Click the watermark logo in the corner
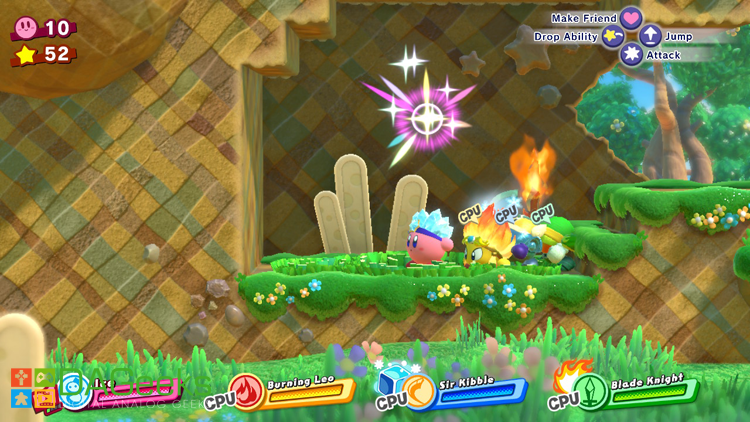750x422 pixels. coord(31,390)
